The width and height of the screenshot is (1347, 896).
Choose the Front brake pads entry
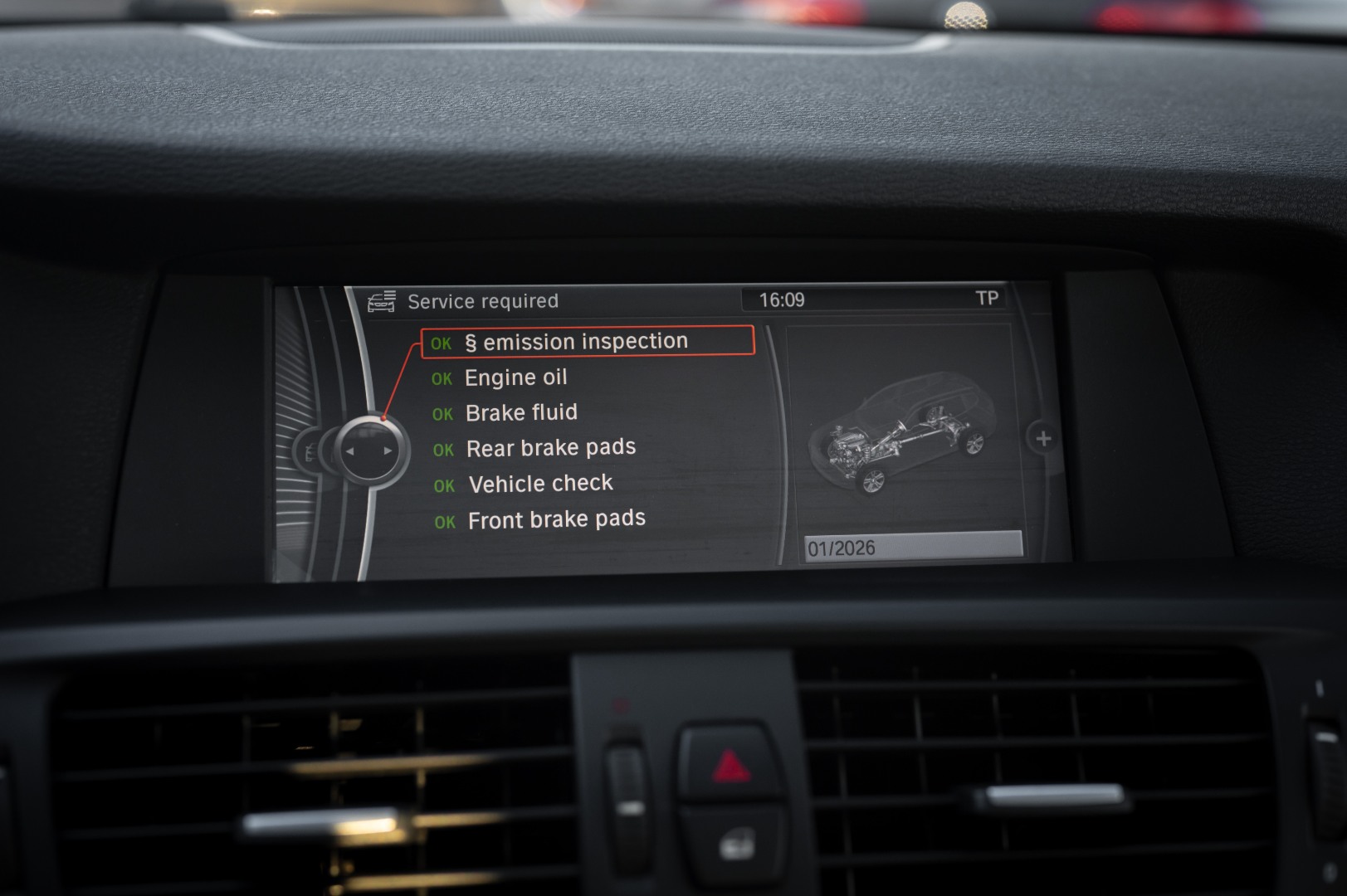click(x=556, y=520)
